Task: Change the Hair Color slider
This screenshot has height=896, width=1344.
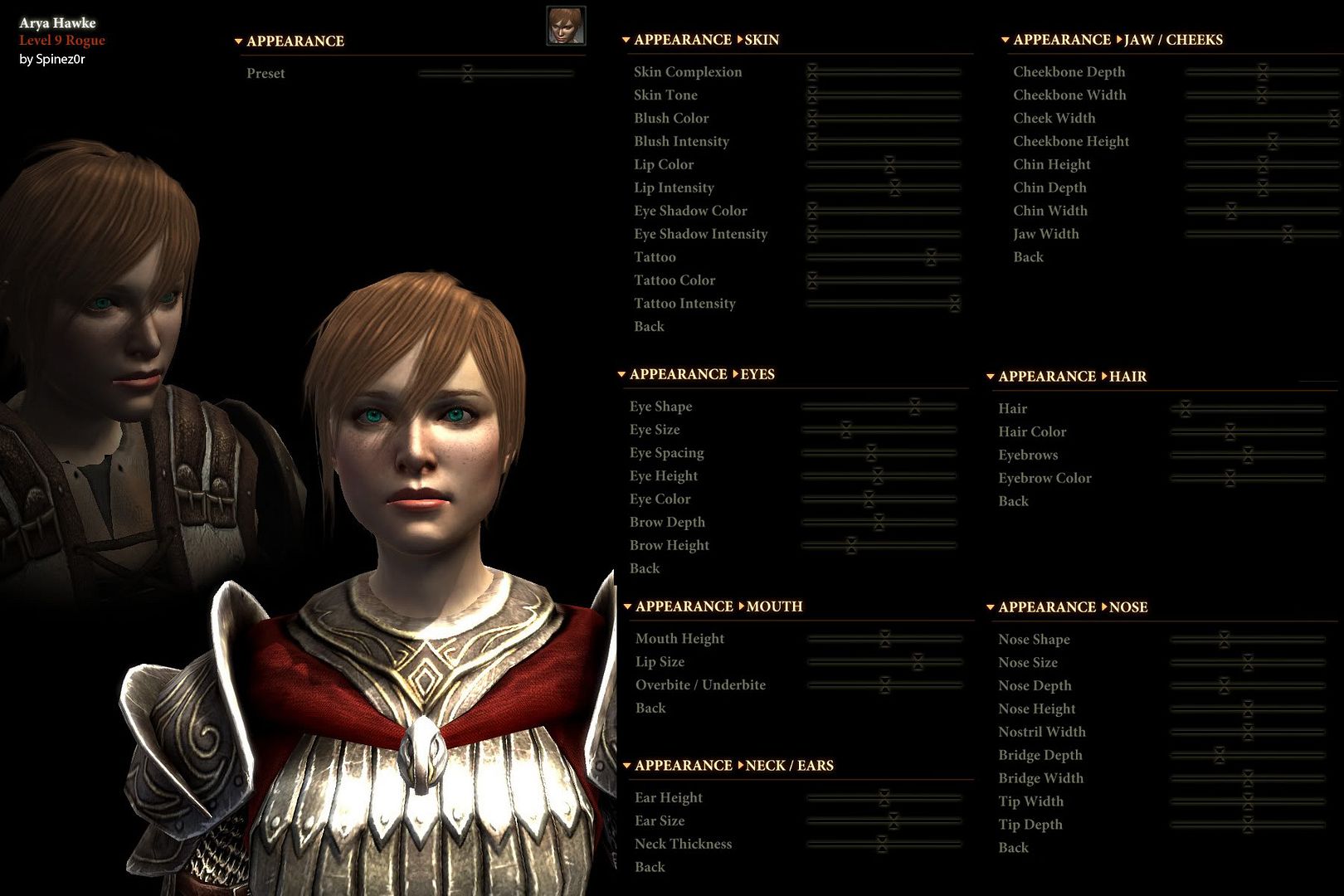Action: click(x=1230, y=432)
